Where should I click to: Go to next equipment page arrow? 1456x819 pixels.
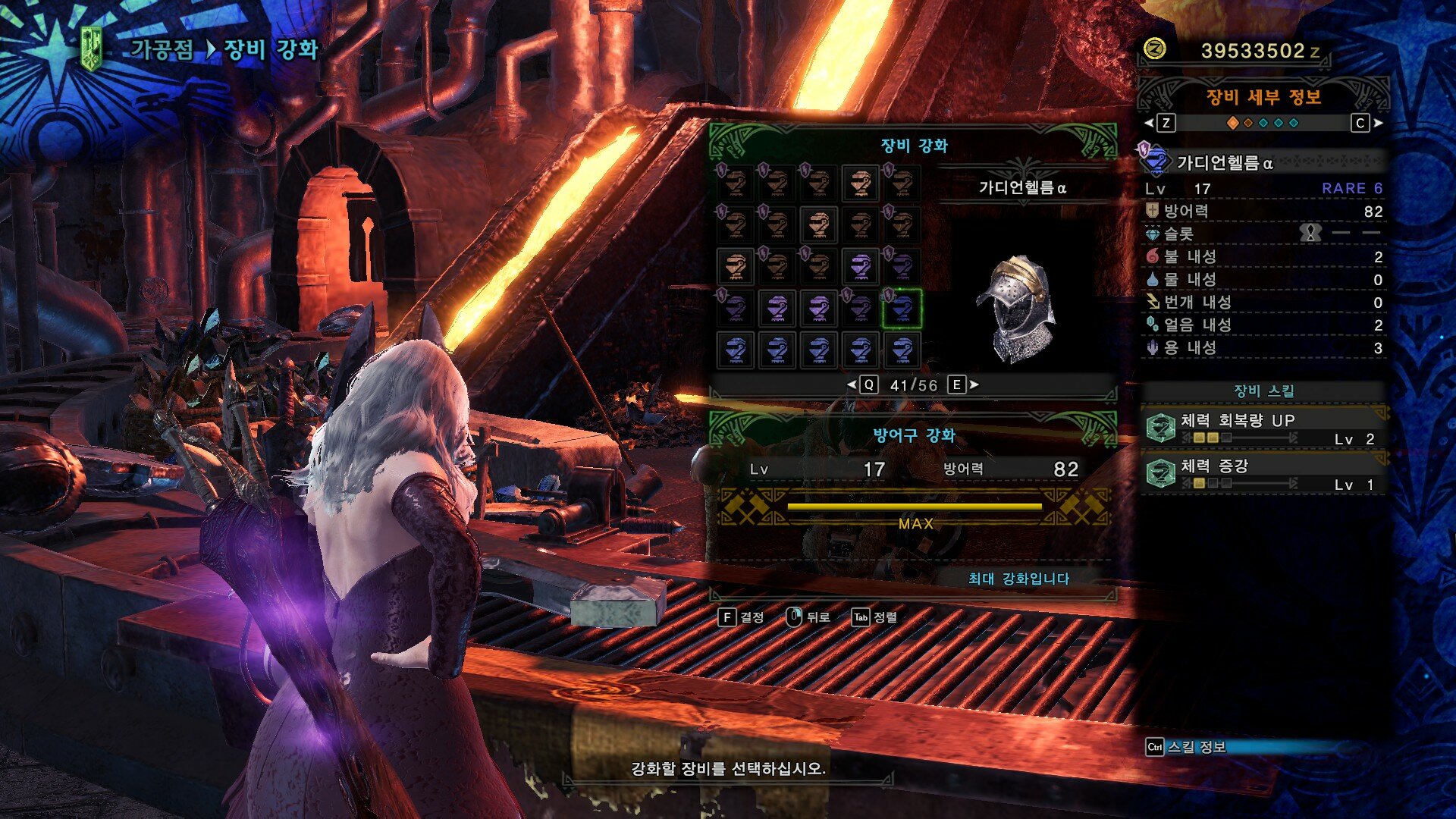click(974, 385)
